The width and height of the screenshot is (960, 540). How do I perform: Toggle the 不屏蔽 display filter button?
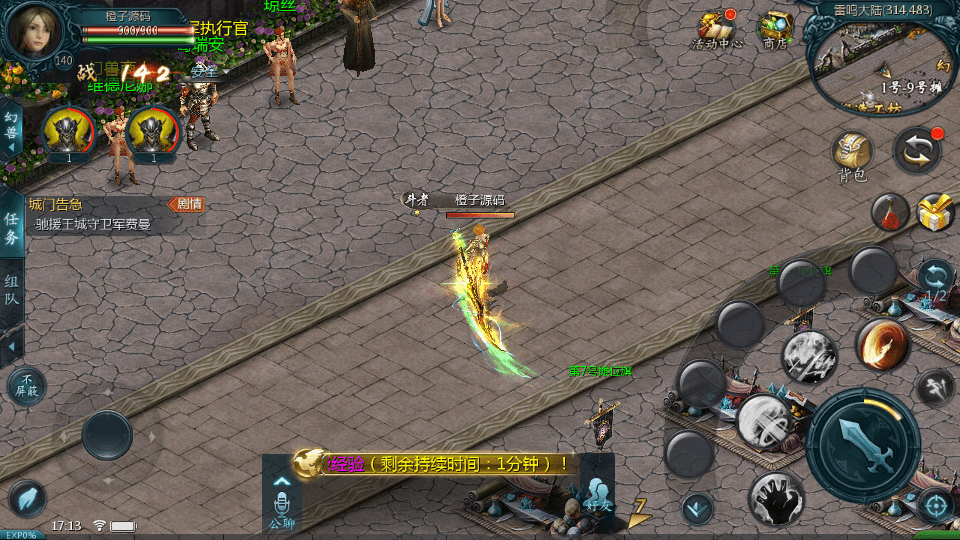coord(27,385)
